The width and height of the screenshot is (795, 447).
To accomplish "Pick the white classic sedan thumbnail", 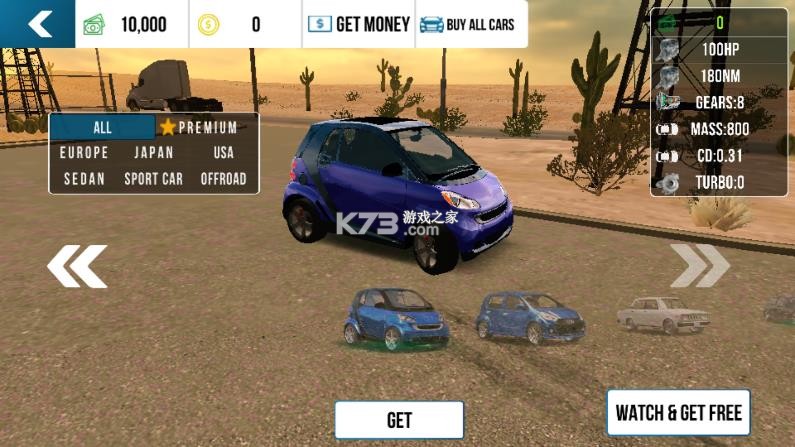I will pyautogui.click(x=662, y=314).
